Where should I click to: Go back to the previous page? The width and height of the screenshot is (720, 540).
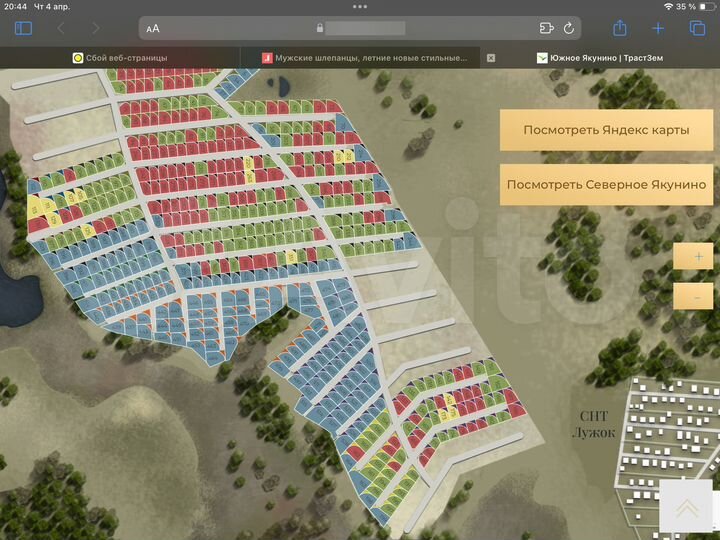[61, 28]
